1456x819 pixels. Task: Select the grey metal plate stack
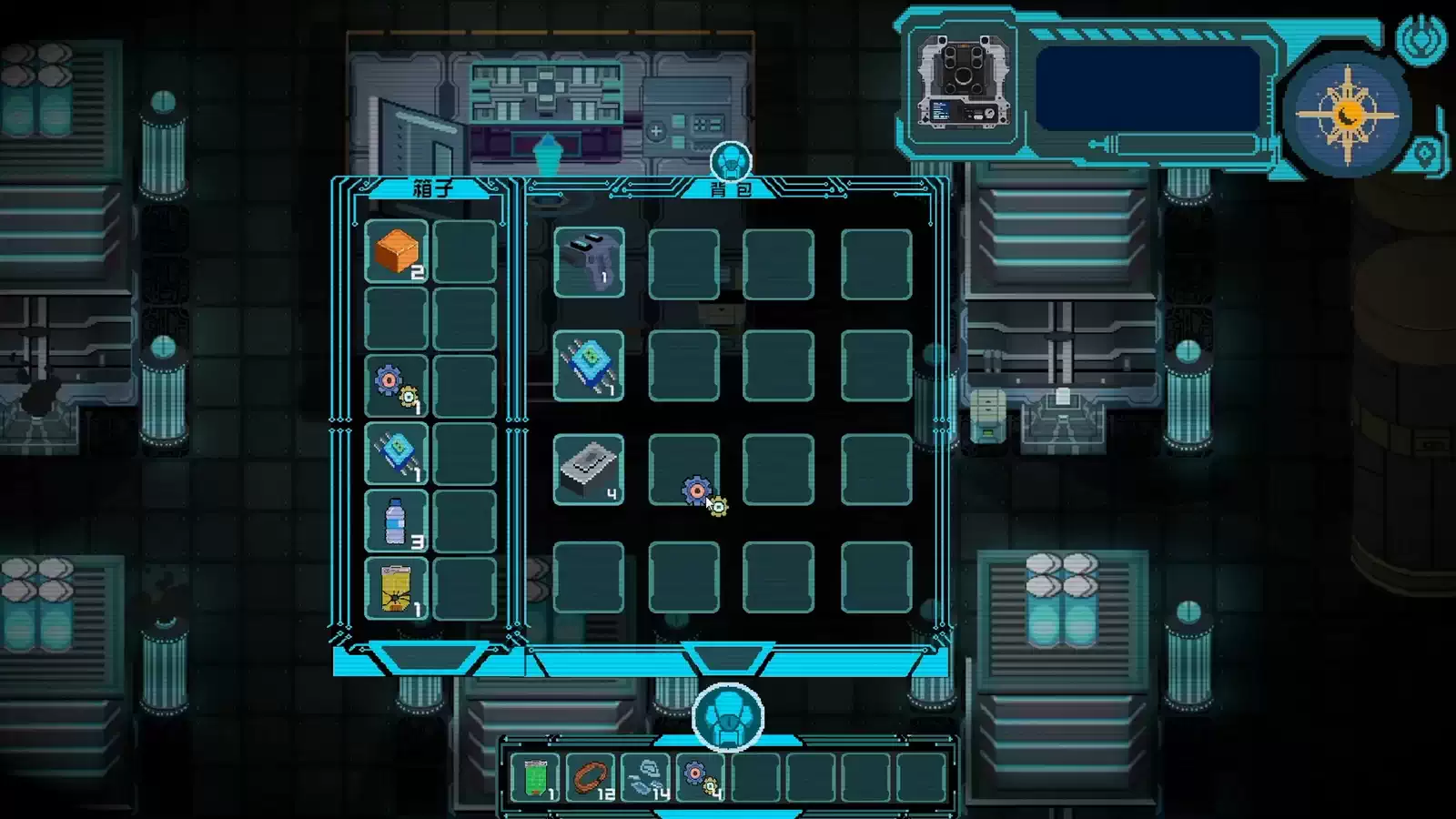click(589, 470)
